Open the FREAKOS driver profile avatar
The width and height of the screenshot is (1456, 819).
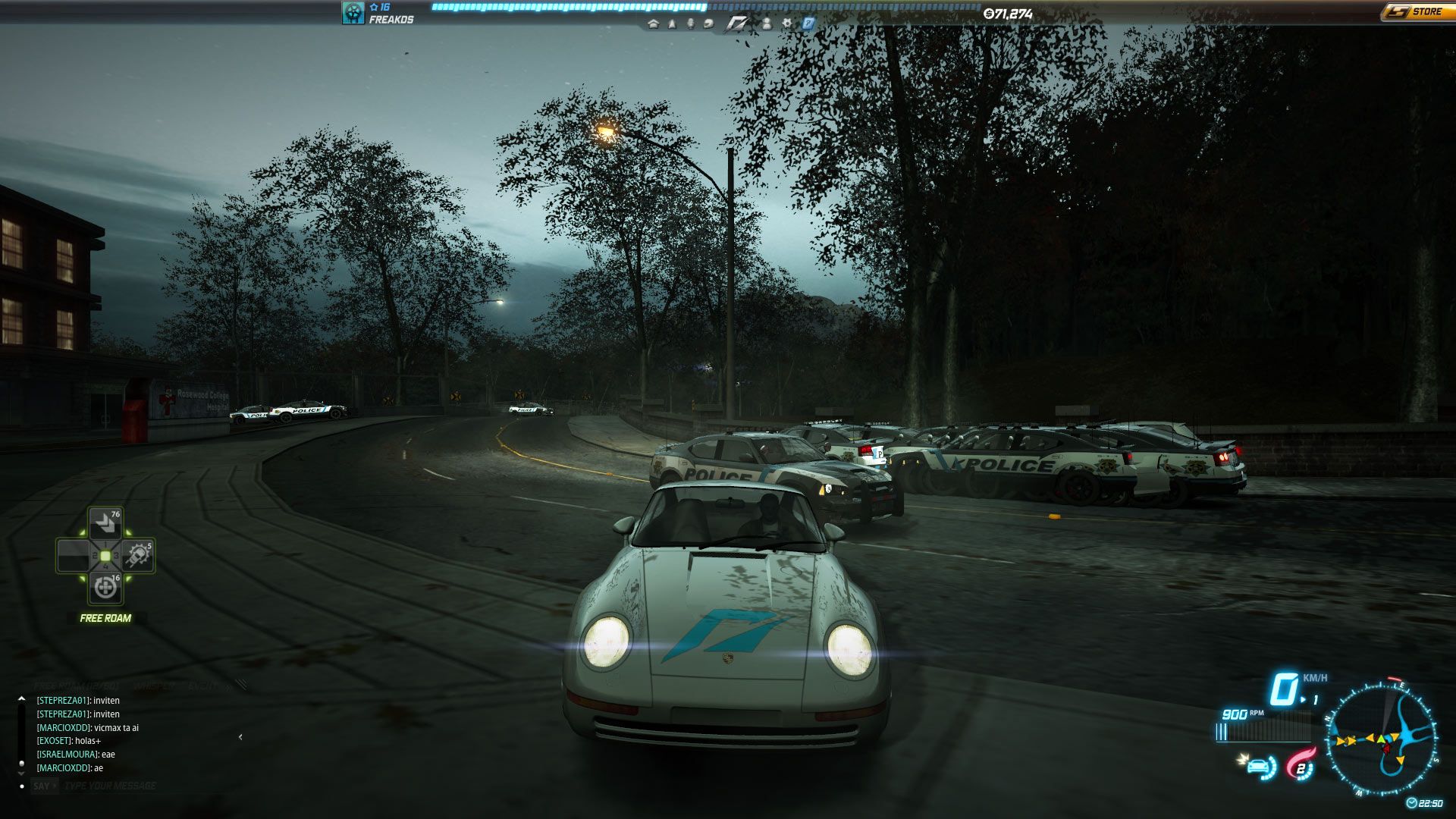tap(353, 13)
